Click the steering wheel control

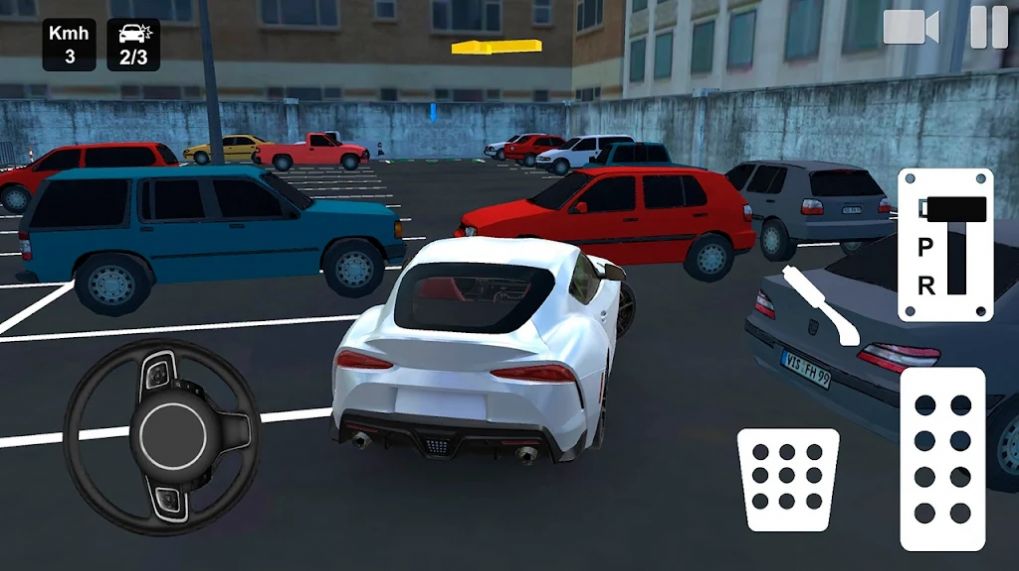click(161, 435)
